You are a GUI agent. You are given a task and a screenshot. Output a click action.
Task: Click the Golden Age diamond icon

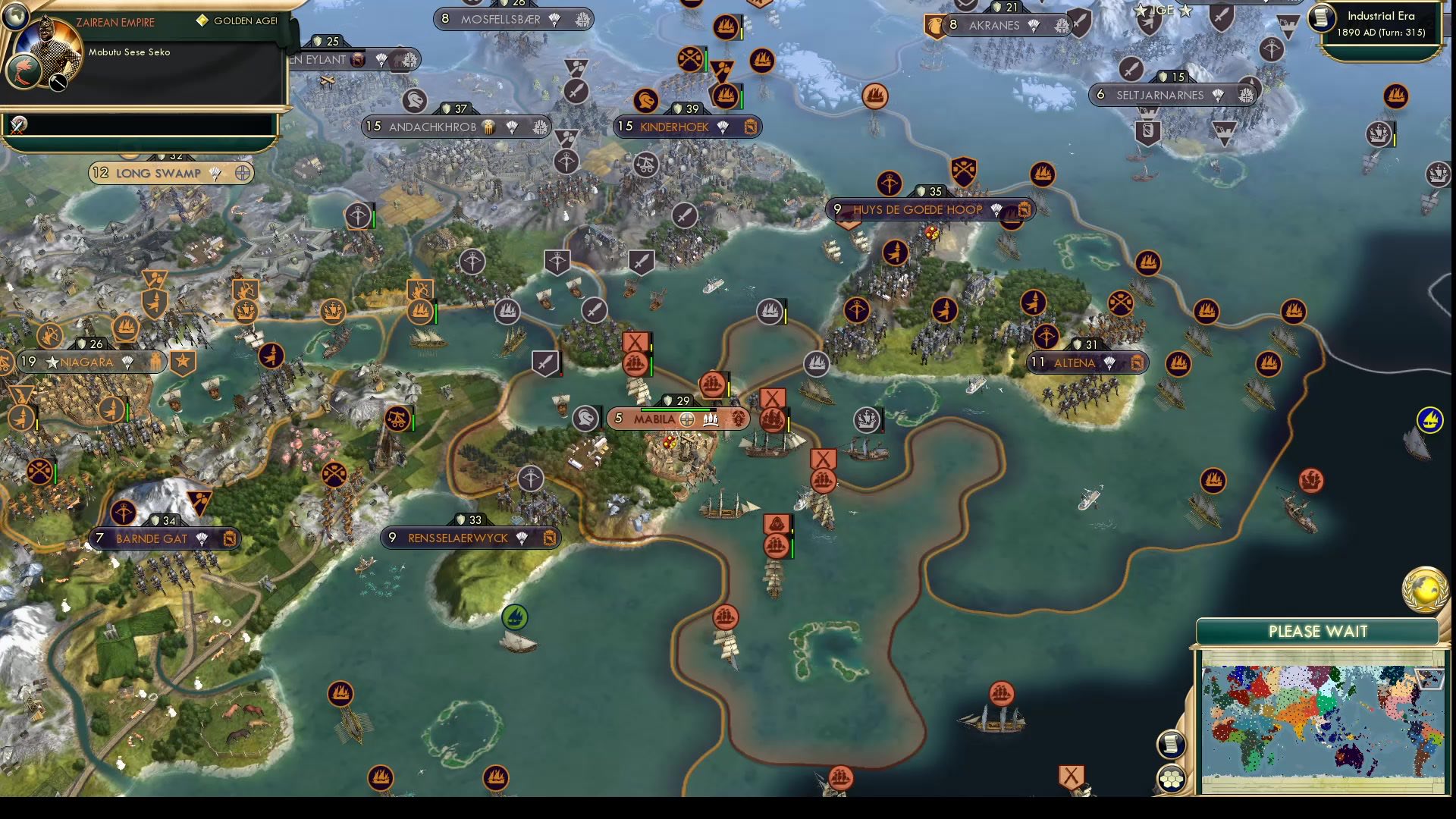(x=202, y=21)
